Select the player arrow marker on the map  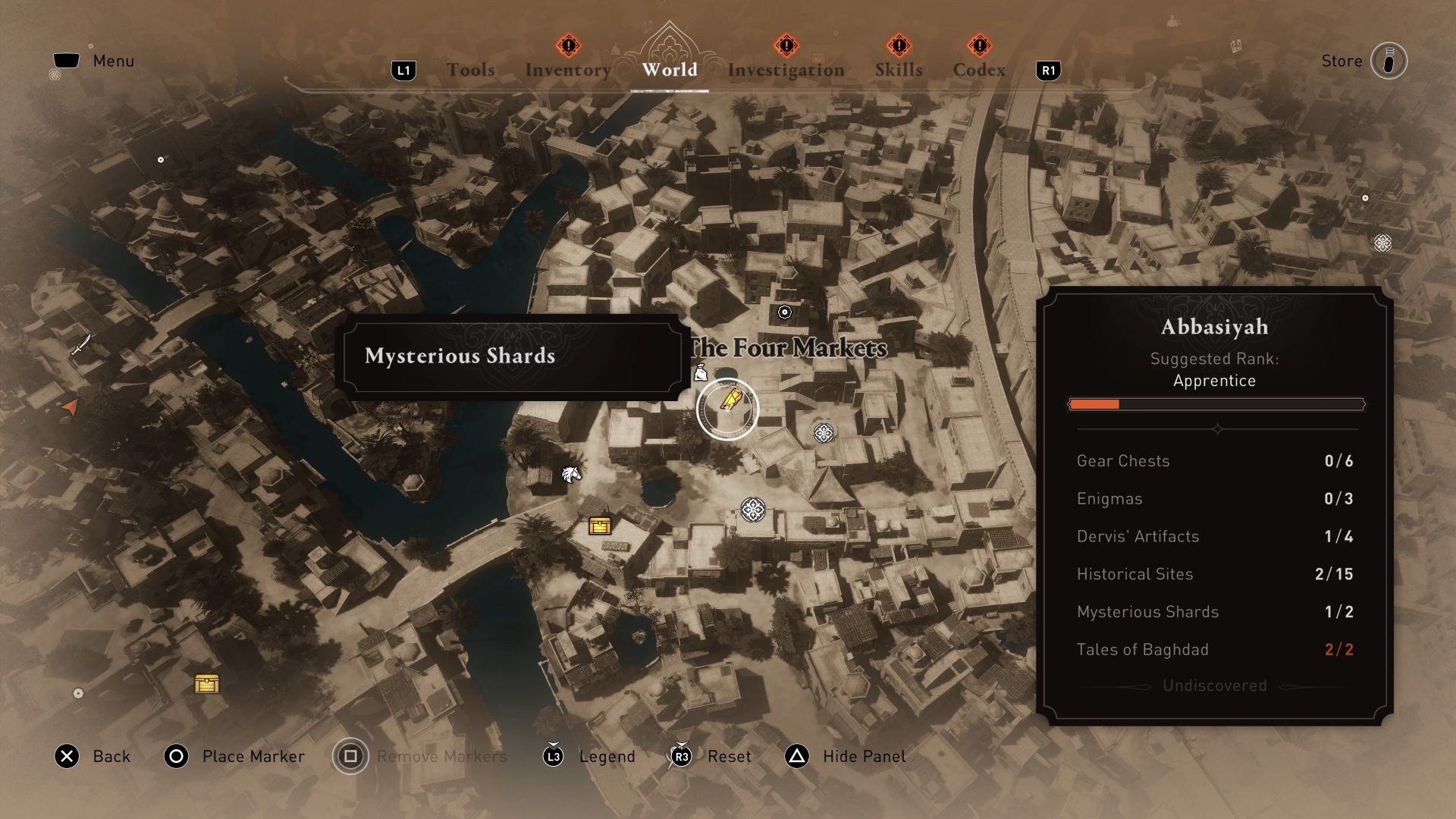click(x=69, y=408)
